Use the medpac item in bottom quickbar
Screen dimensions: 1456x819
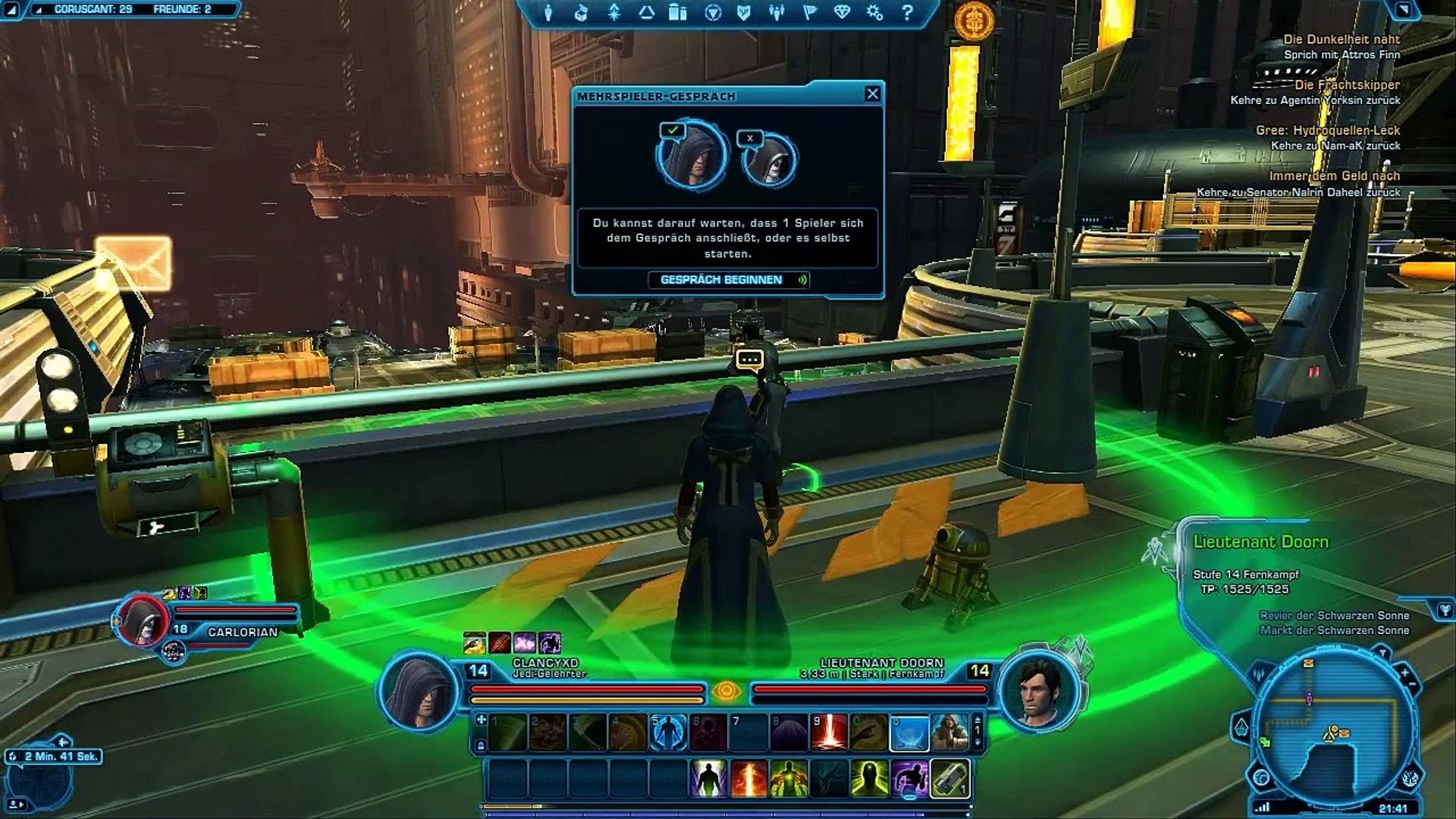tap(949, 779)
